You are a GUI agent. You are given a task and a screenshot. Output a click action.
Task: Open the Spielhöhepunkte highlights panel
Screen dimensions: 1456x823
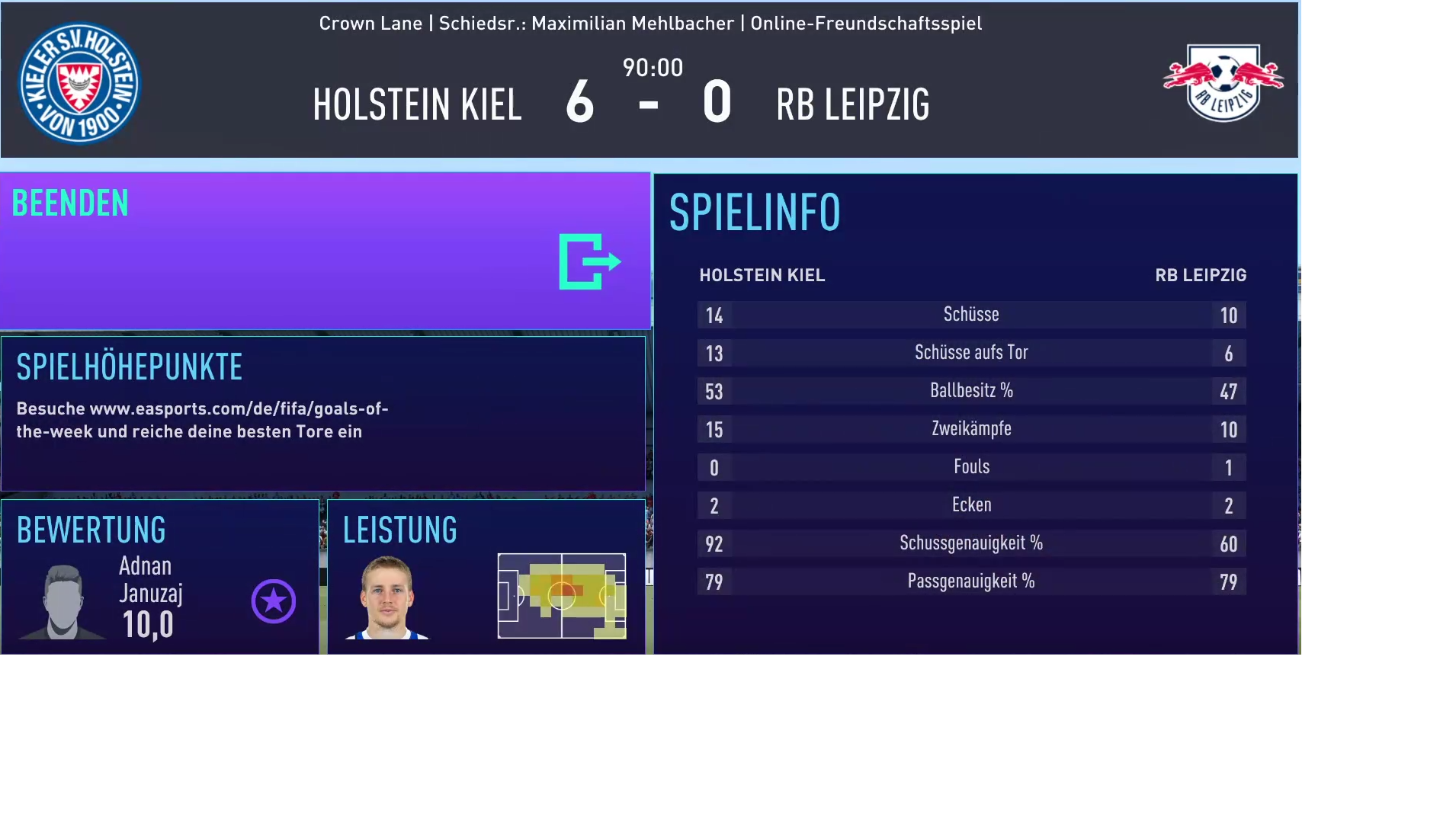click(x=323, y=413)
